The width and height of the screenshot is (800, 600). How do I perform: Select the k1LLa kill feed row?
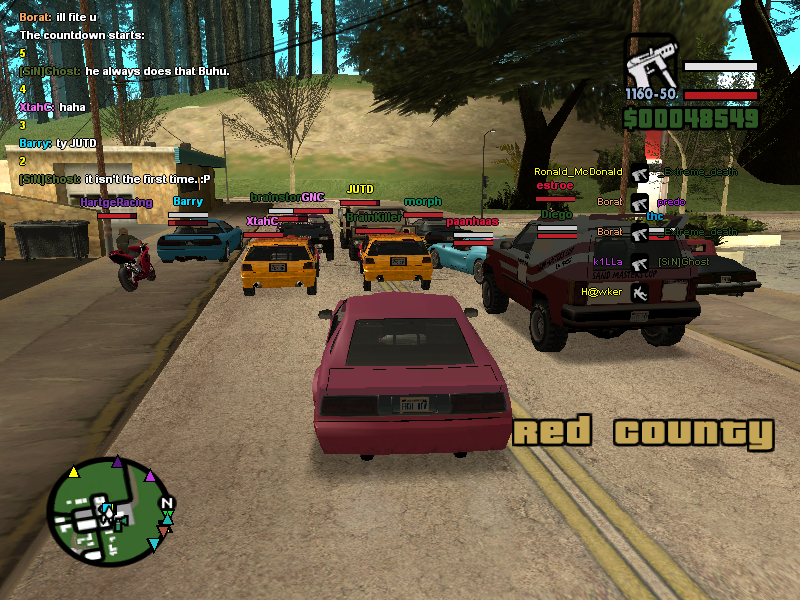tap(608, 262)
